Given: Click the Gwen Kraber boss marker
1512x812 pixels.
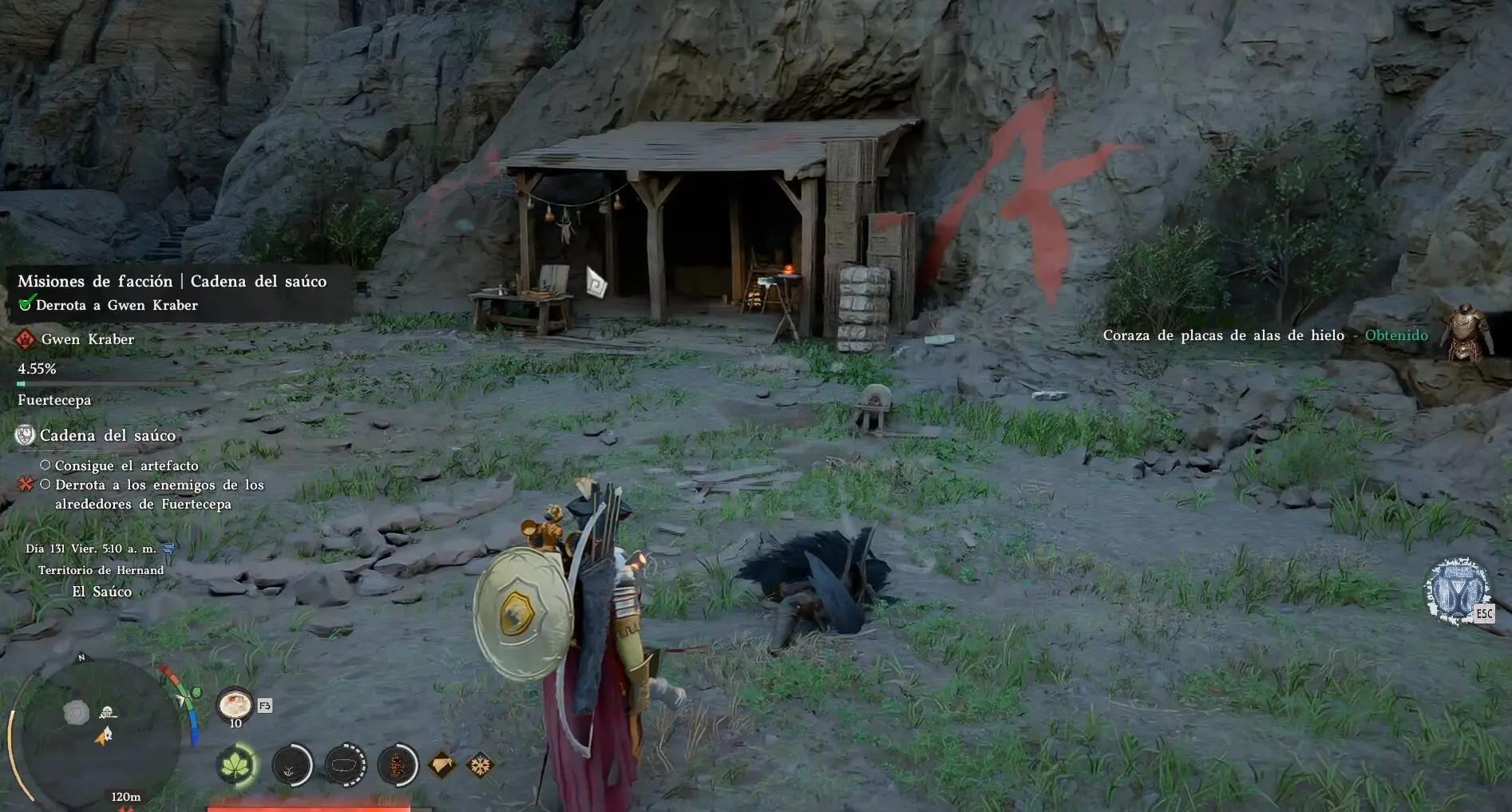Looking at the screenshot, I should click(x=26, y=339).
